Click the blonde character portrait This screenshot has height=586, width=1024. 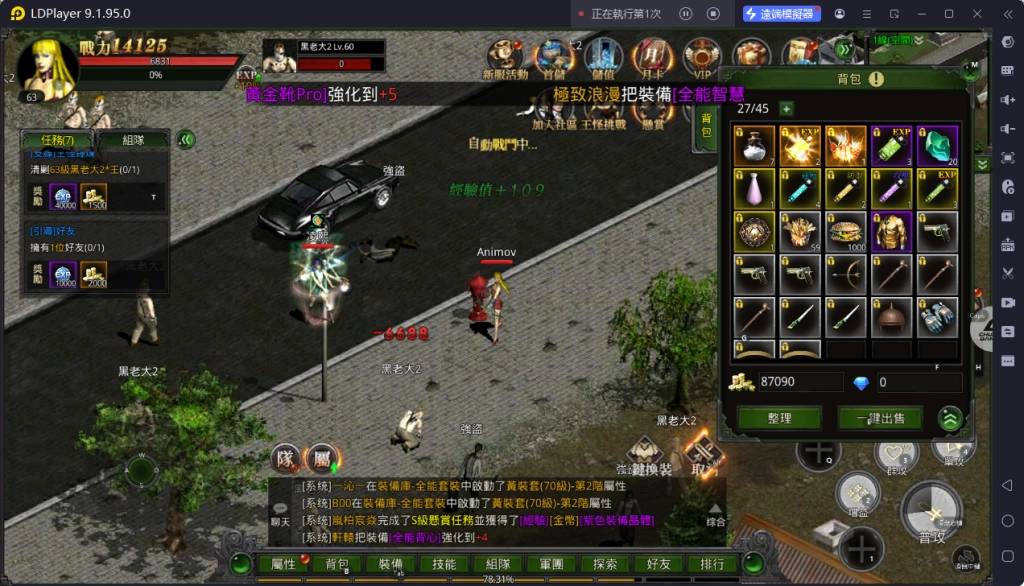point(46,66)
